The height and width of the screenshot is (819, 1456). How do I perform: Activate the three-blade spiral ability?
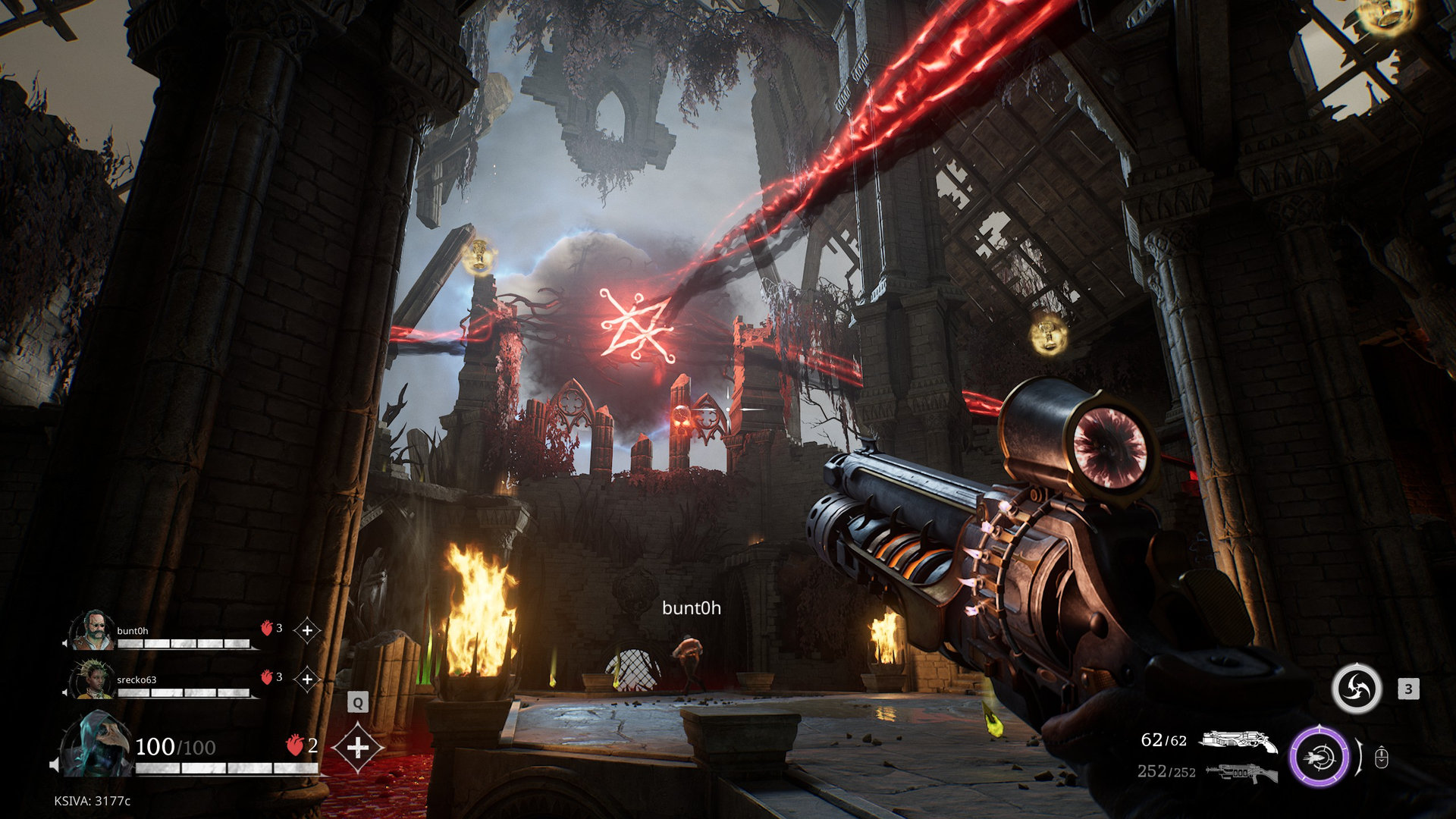pyautogui.click(x=1357, y=689)
